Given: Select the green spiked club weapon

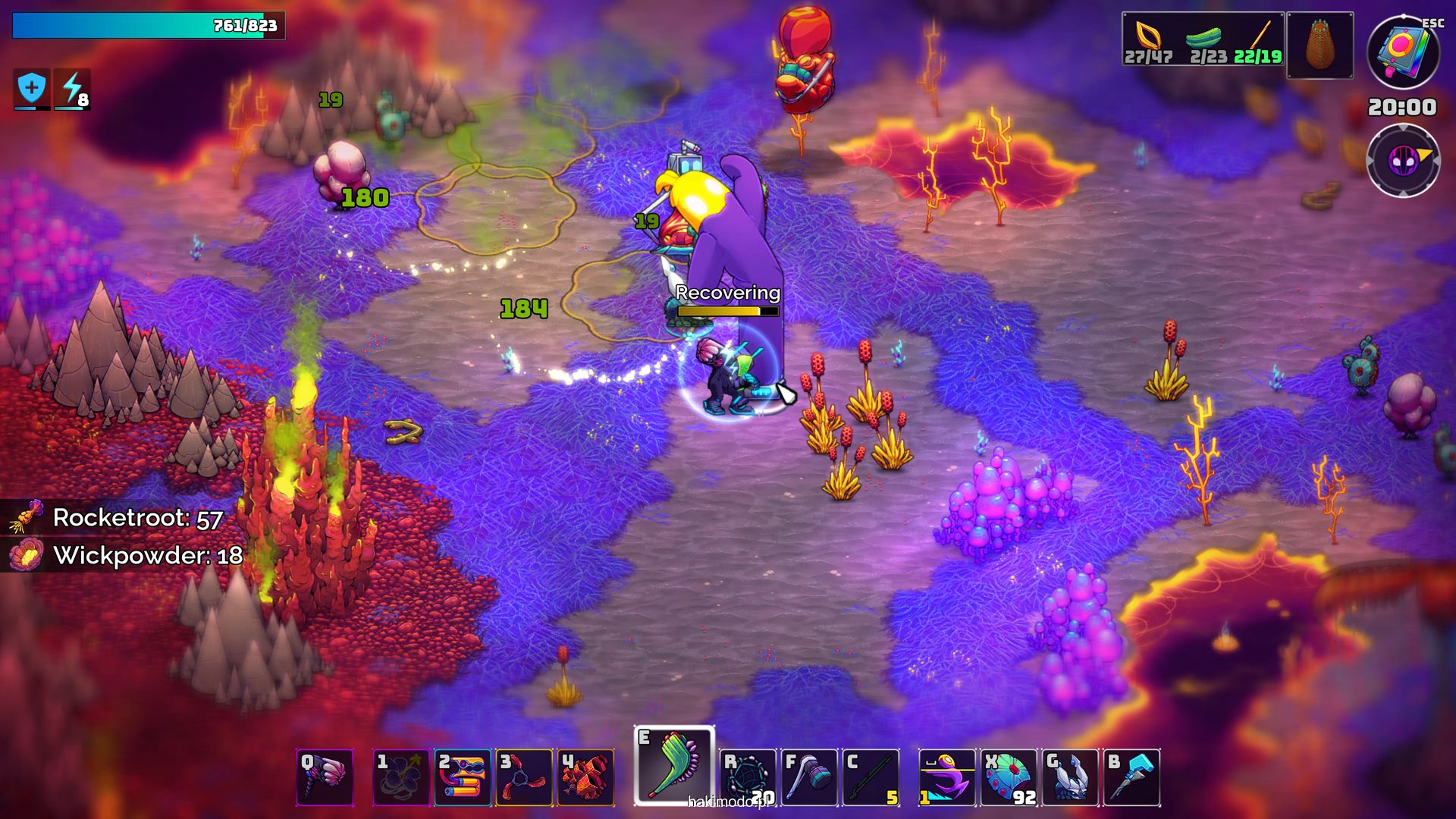Looking at the screenshot, I should (x=673, y=766).
